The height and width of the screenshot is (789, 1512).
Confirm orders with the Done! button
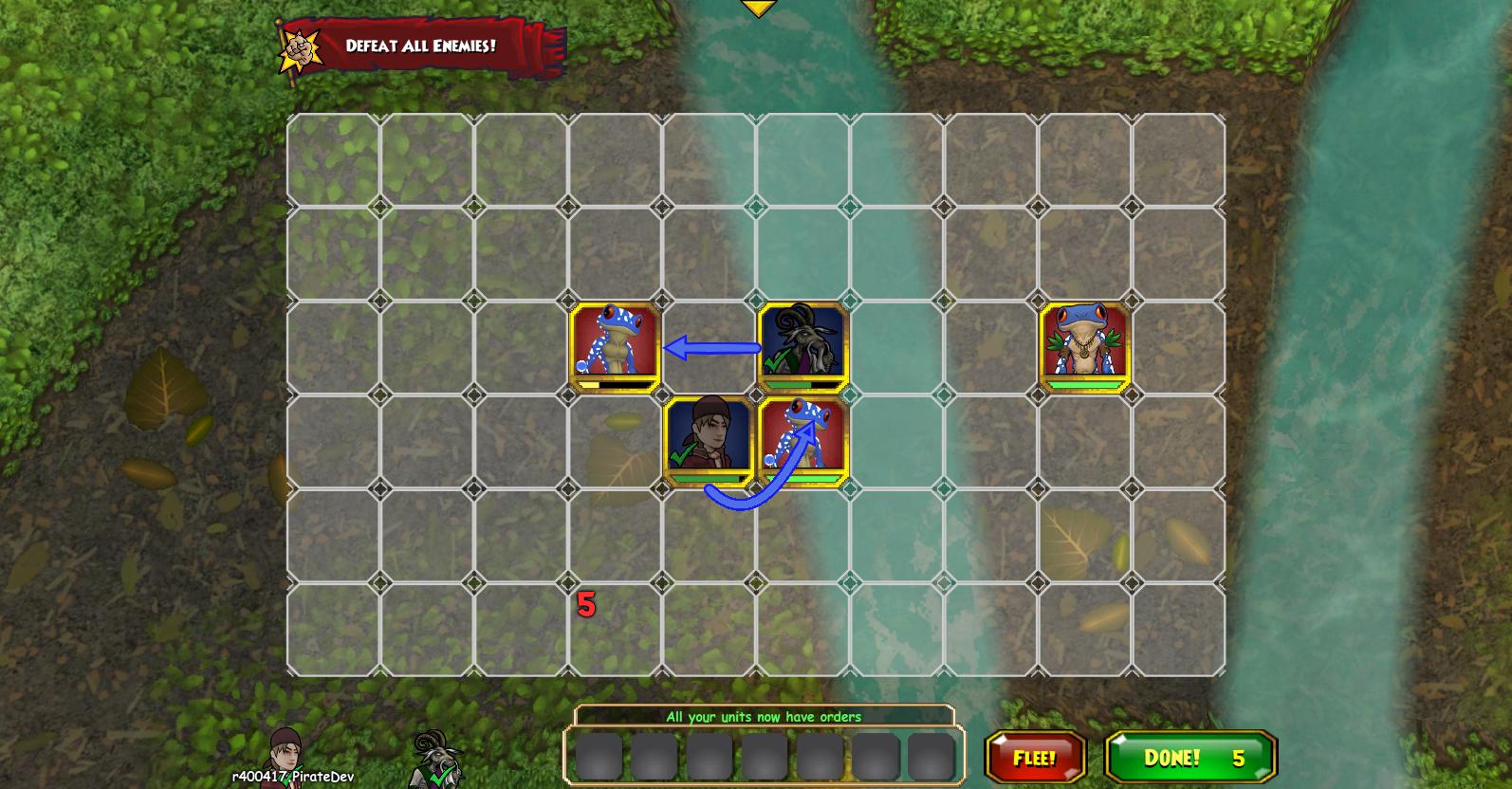tap(1191, 758)
